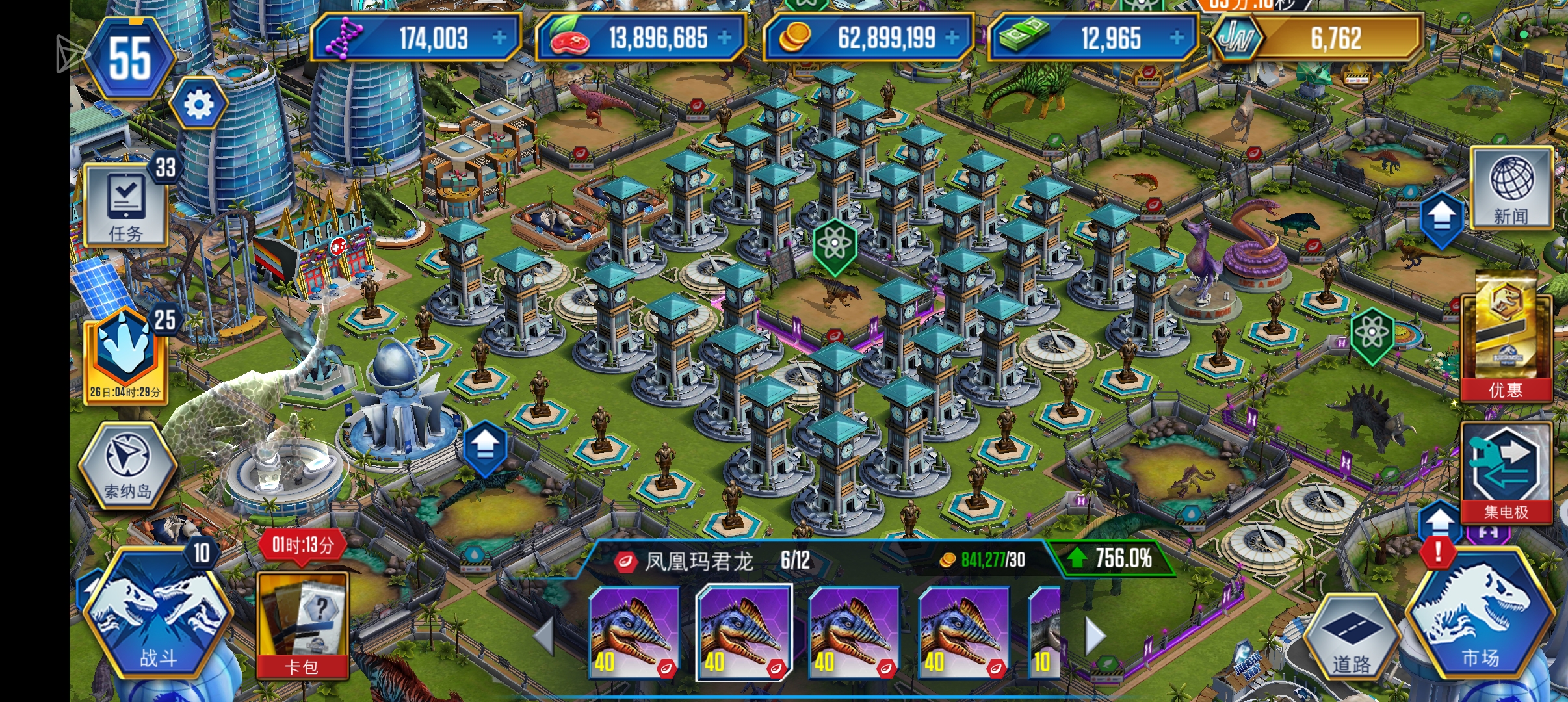Select the white-outlined level 40 dinosaur card
This screenshot has height=702, width=1568.
(744, 632)
